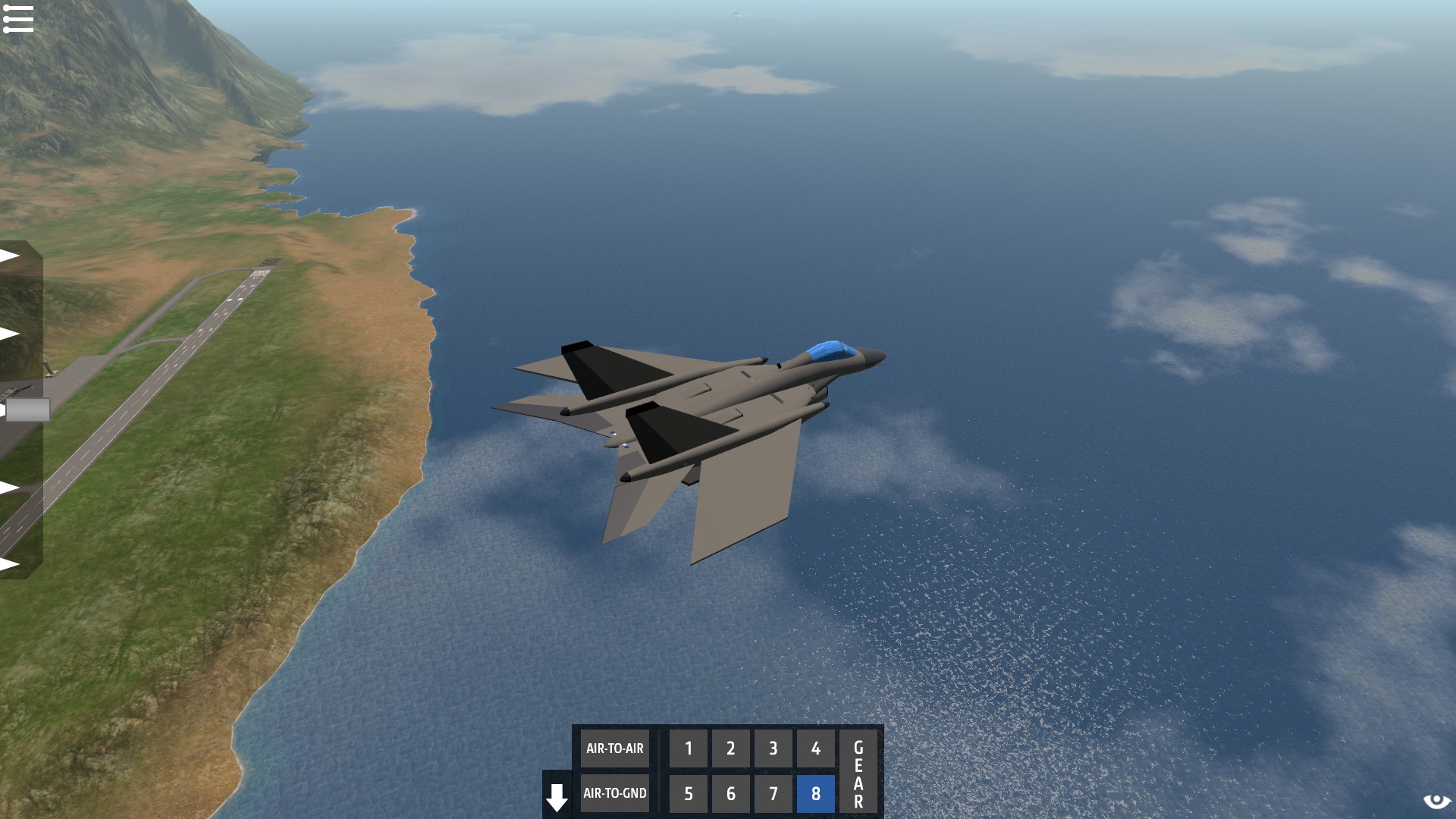Change camera view with eye icon
Screen dimensions: 1456x819
pos(1436,802)
